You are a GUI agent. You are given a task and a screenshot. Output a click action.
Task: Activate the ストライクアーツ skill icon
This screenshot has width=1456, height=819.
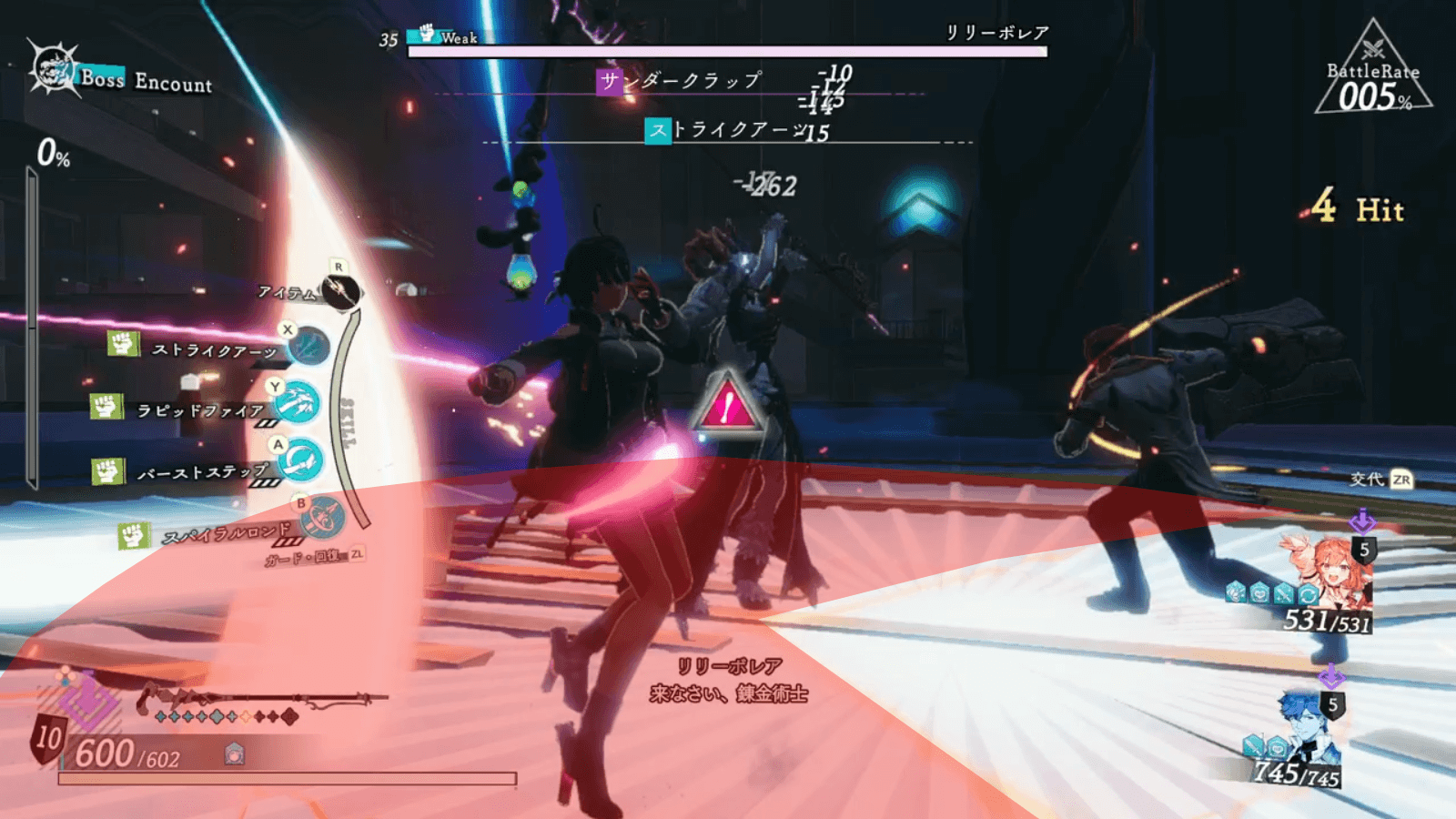point(308,347)
